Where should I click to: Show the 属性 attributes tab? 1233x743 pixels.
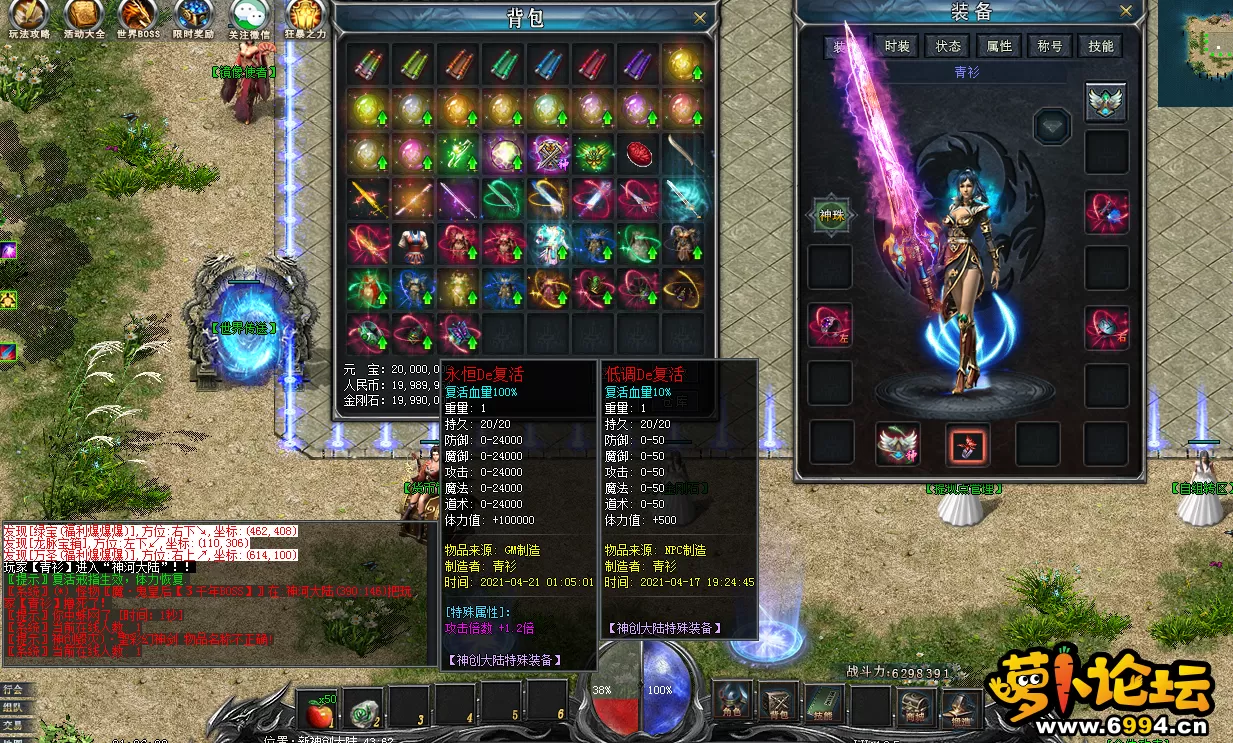pyautogui.click(x=999, y=46)
